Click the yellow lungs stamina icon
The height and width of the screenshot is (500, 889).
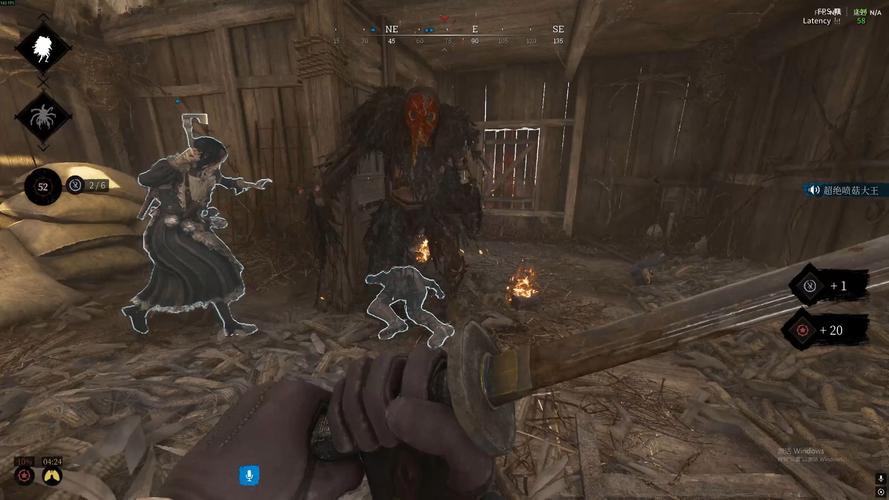[x=52, y=475]
